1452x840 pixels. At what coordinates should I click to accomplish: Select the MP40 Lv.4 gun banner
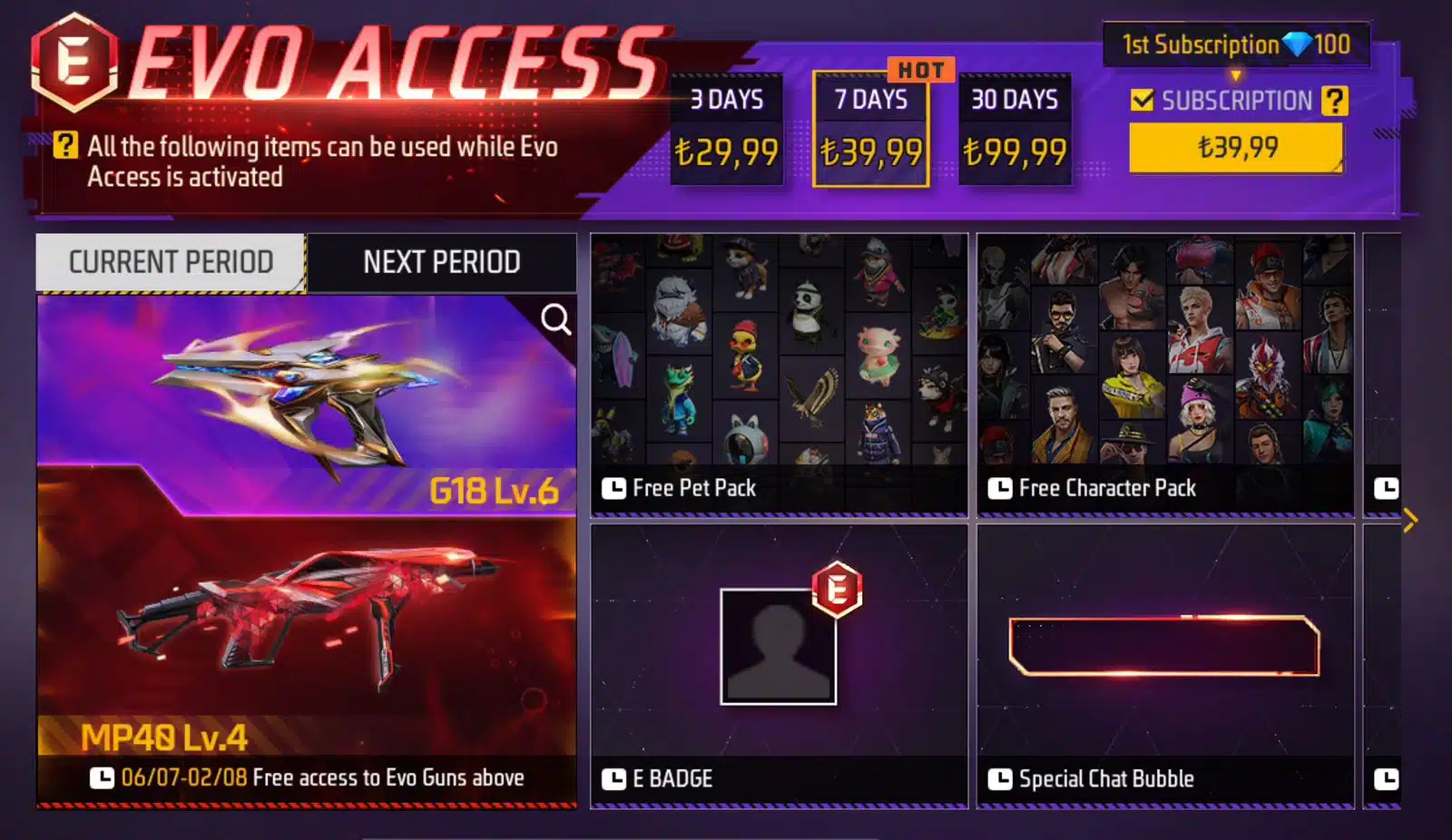coord(306,635)
